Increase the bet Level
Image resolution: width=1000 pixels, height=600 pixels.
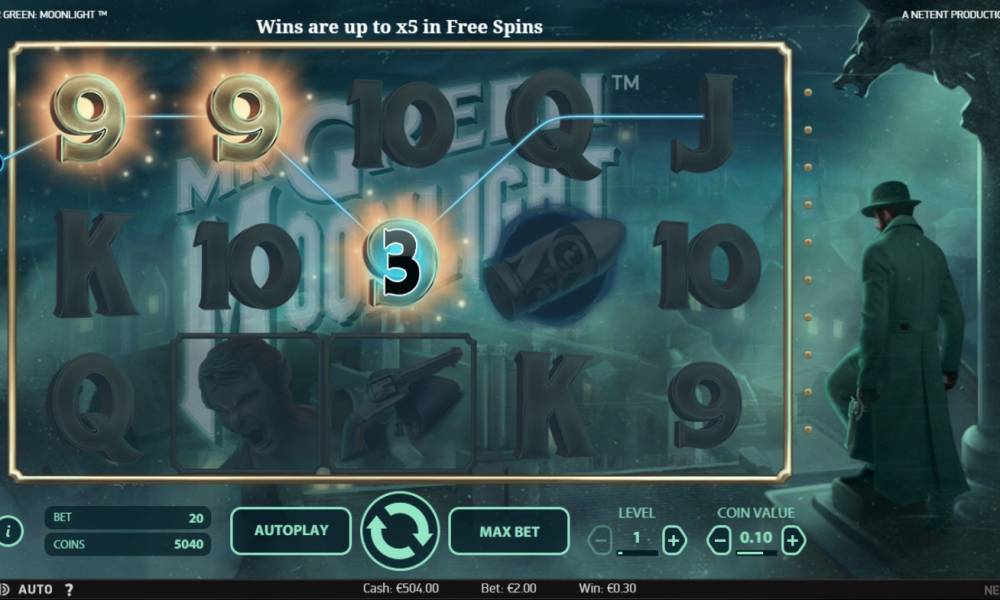[x=675, y=541]
